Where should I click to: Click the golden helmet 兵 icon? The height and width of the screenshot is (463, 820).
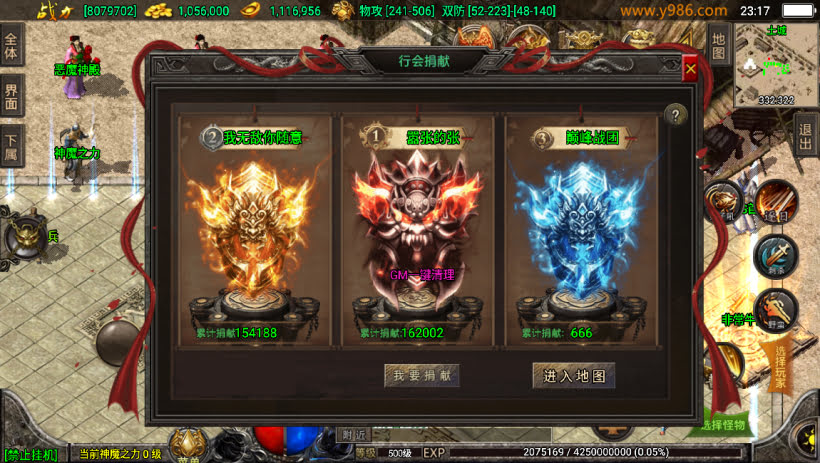click(24, 236)
